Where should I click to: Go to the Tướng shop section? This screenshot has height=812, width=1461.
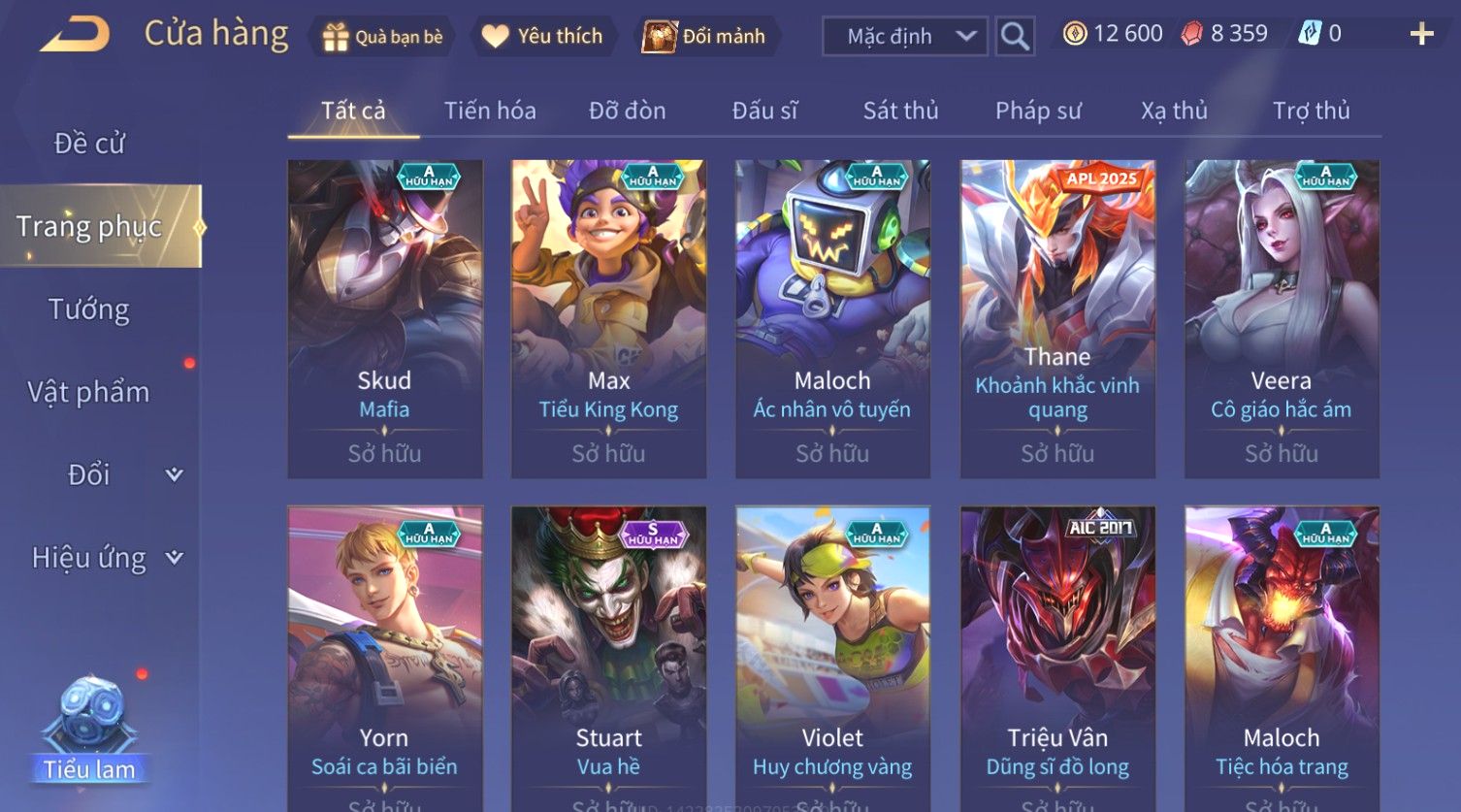[89, 309]
